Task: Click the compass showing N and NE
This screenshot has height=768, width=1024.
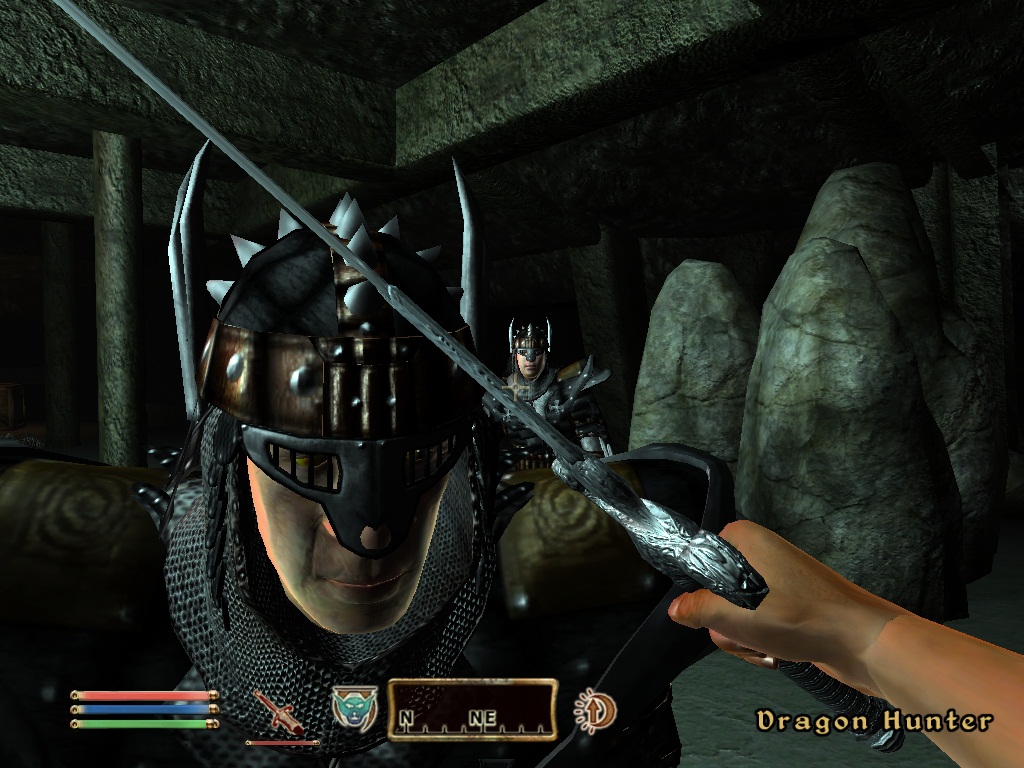Action: click(472, 711)
